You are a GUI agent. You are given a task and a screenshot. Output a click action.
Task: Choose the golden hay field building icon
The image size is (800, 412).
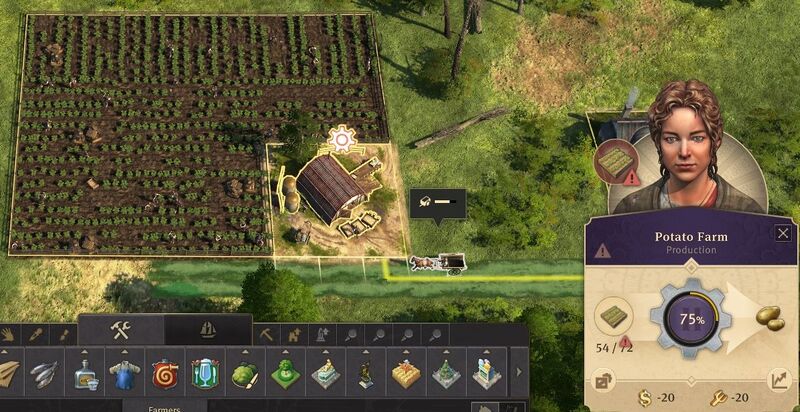click(404, 375)
